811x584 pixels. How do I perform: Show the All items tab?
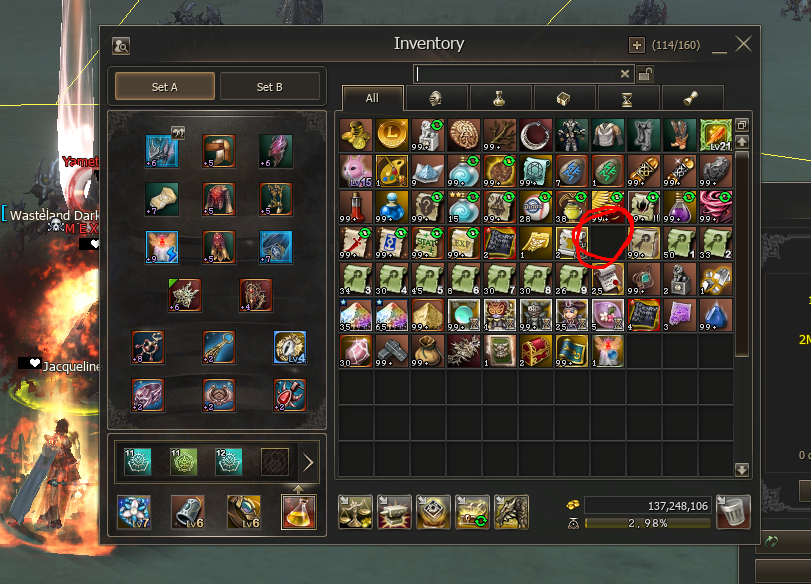point(372,98)
